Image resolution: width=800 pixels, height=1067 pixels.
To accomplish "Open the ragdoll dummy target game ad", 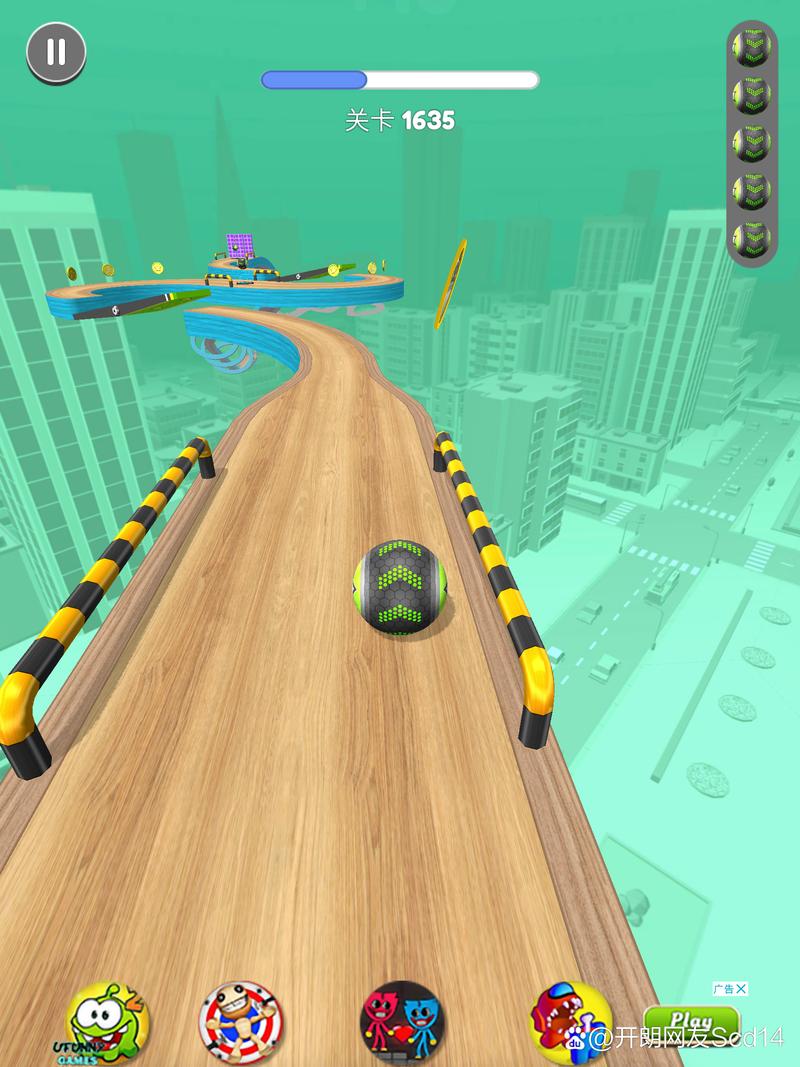I will [242, 1022].
